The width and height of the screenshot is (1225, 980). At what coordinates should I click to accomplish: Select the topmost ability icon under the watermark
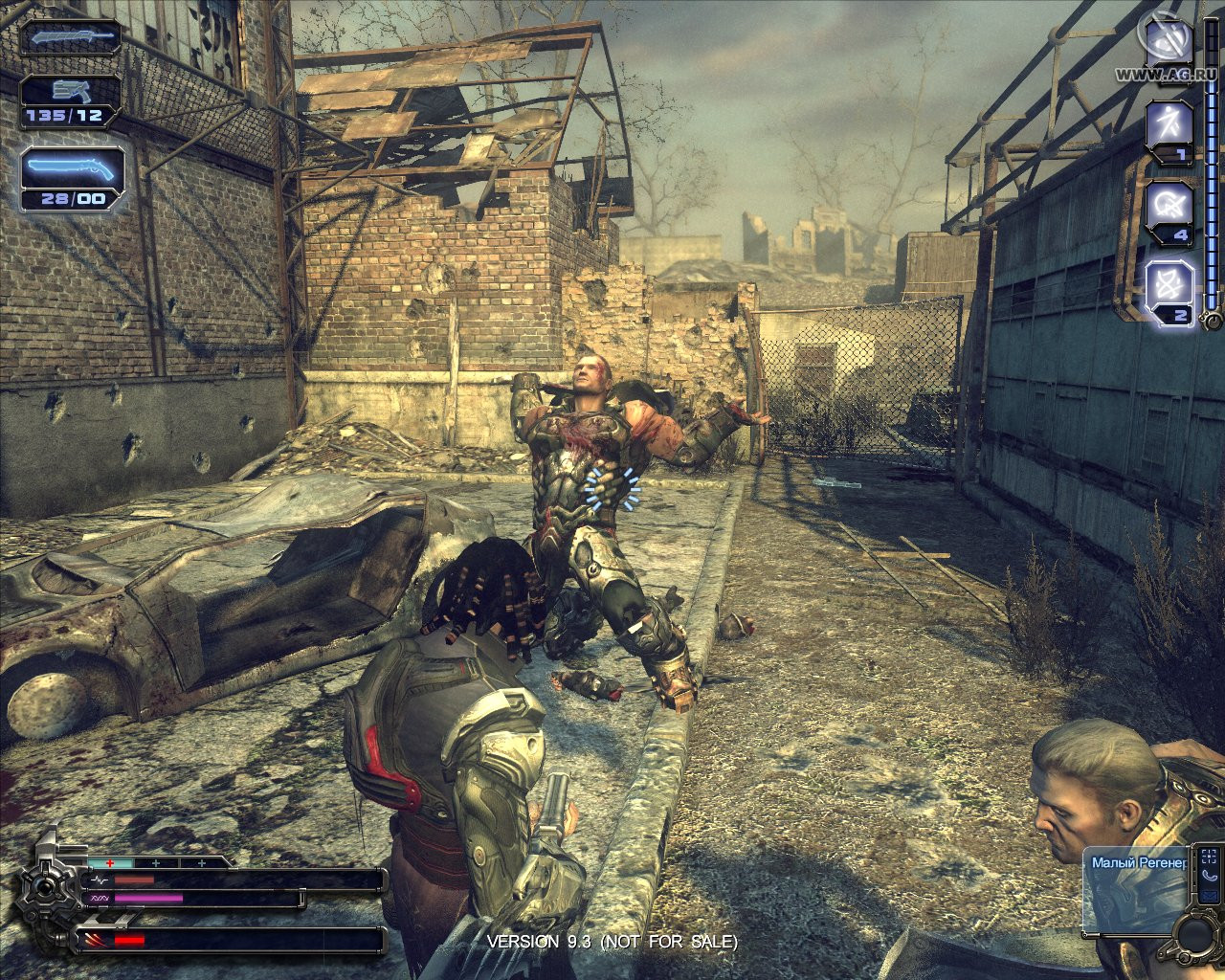coord(1169,43)
